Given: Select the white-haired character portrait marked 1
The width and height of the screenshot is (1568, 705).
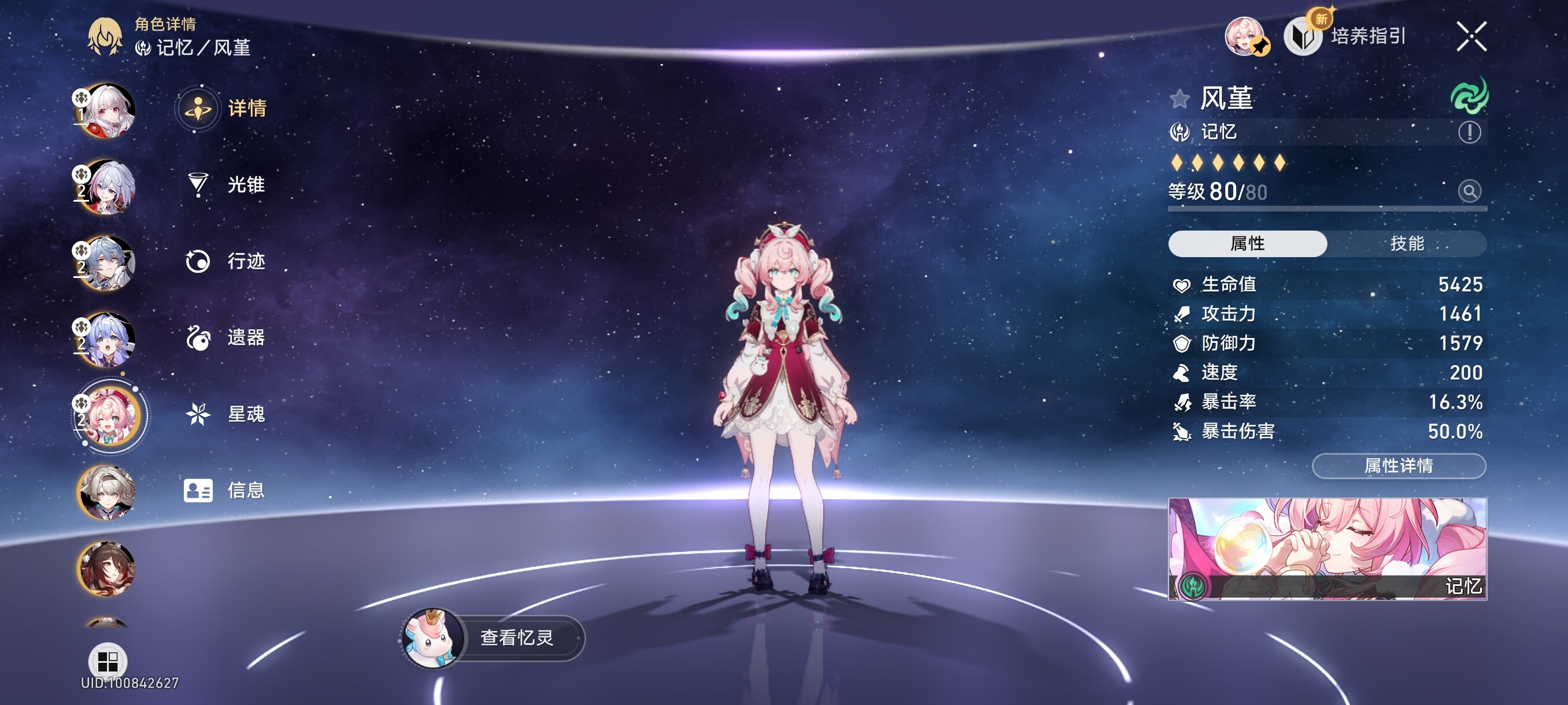Looking at the screenshot, I should [x=107, y=111].
